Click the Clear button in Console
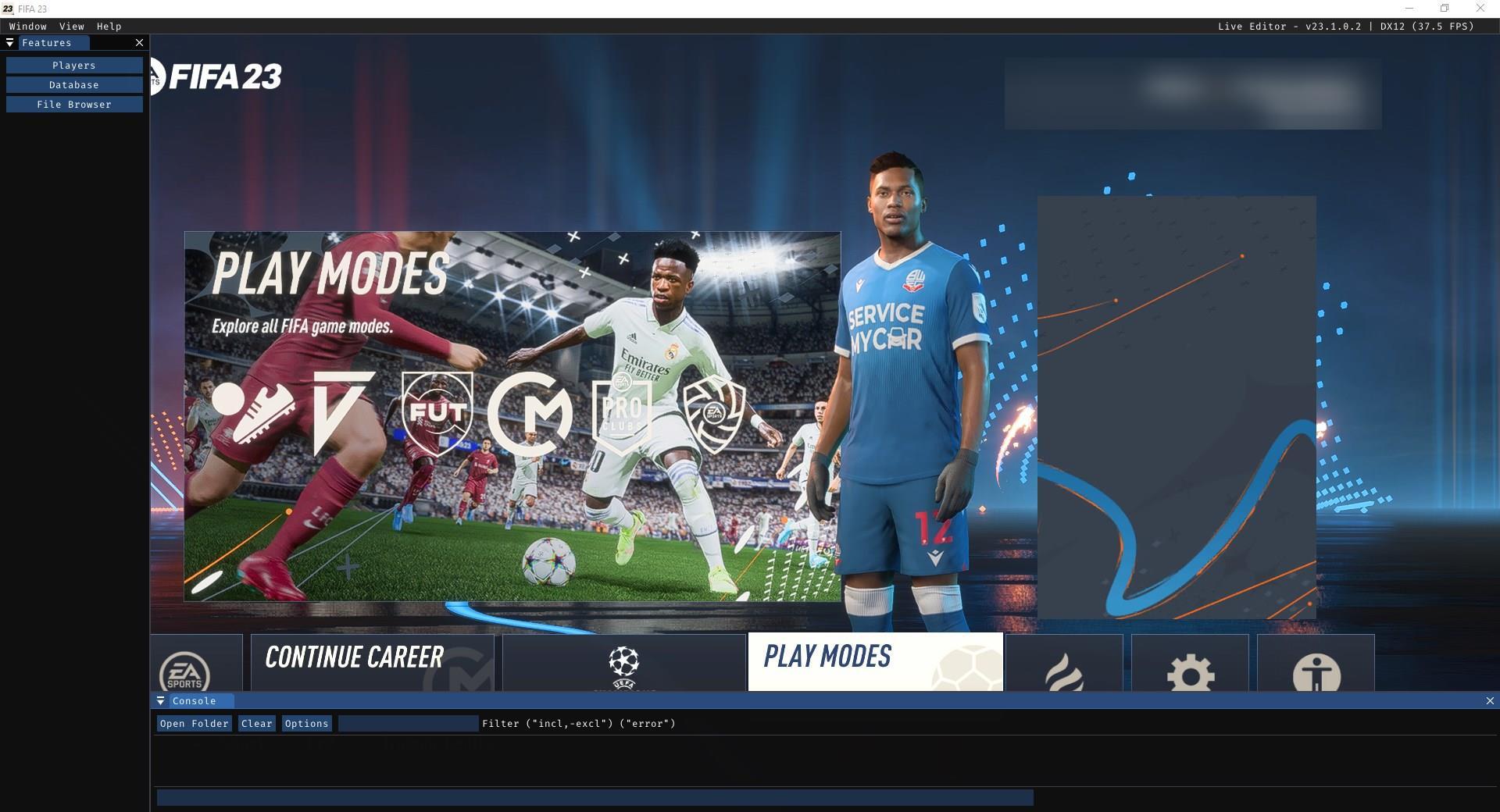This screenshot has height=812, width=1500. pos(256,724)
